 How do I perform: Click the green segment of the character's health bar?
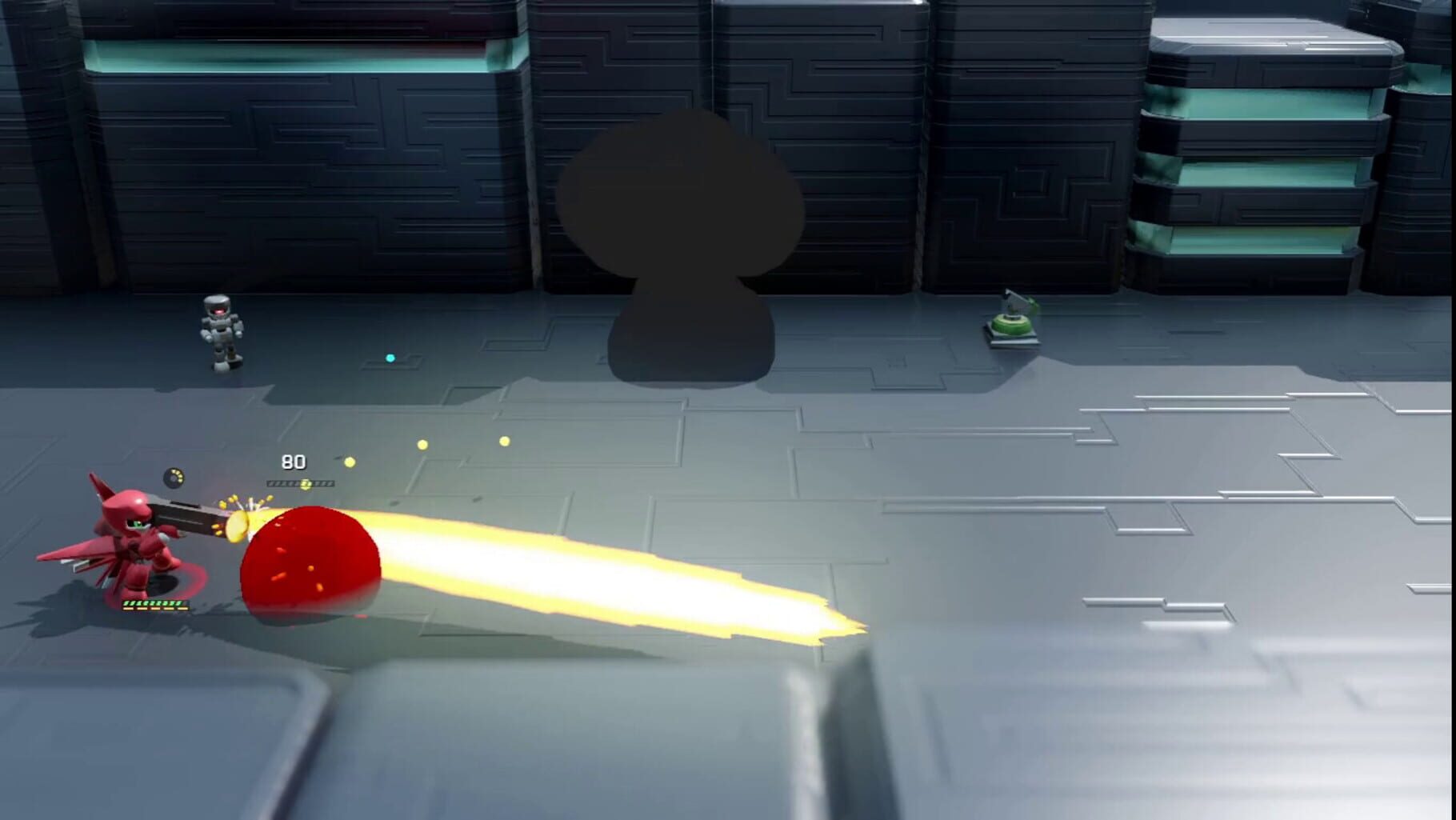click(152, 602)
